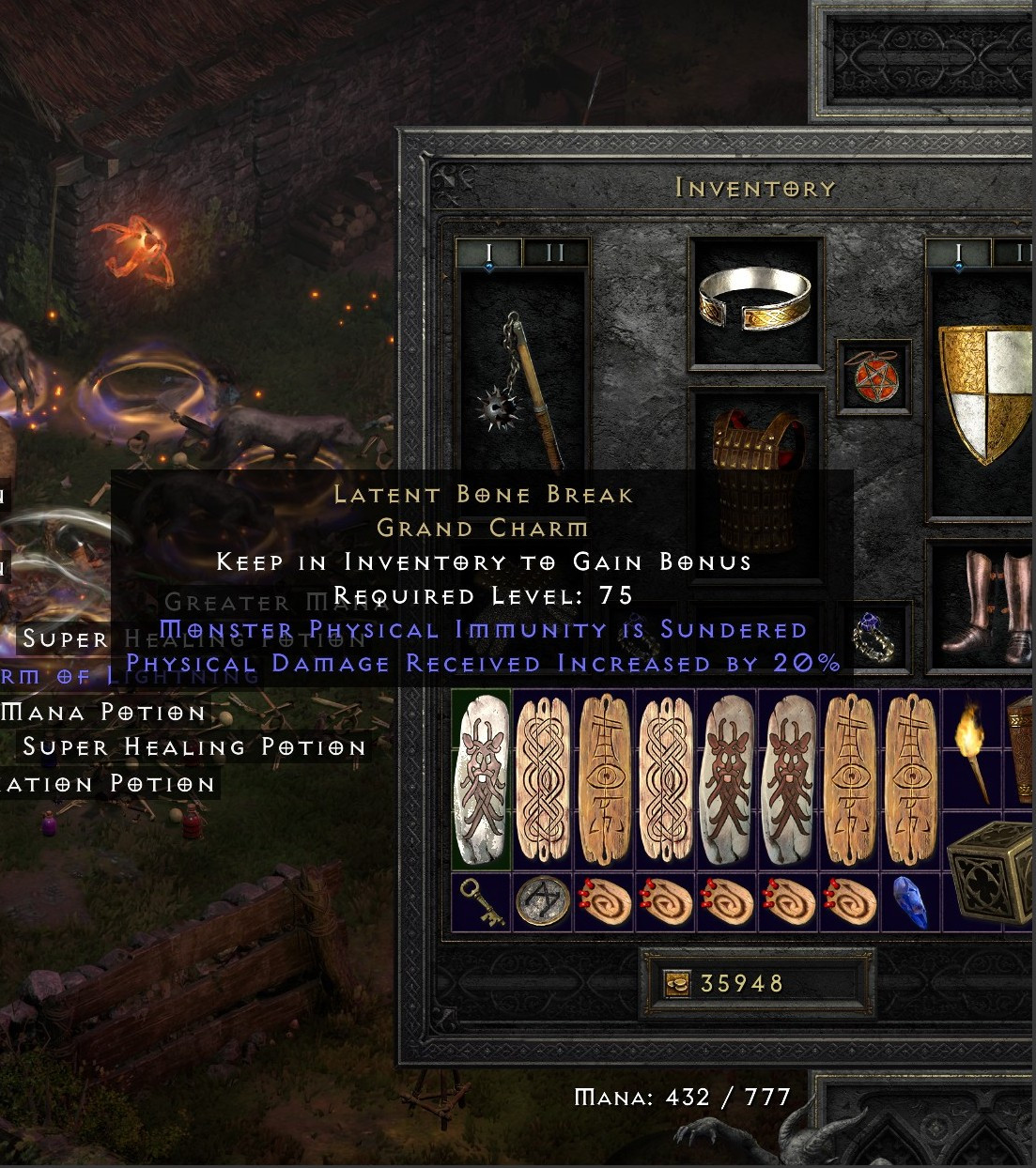Pick up the round engraved rune stone
The height and width of the screenshot is (1168, 1036).
[x=543, y=902]
